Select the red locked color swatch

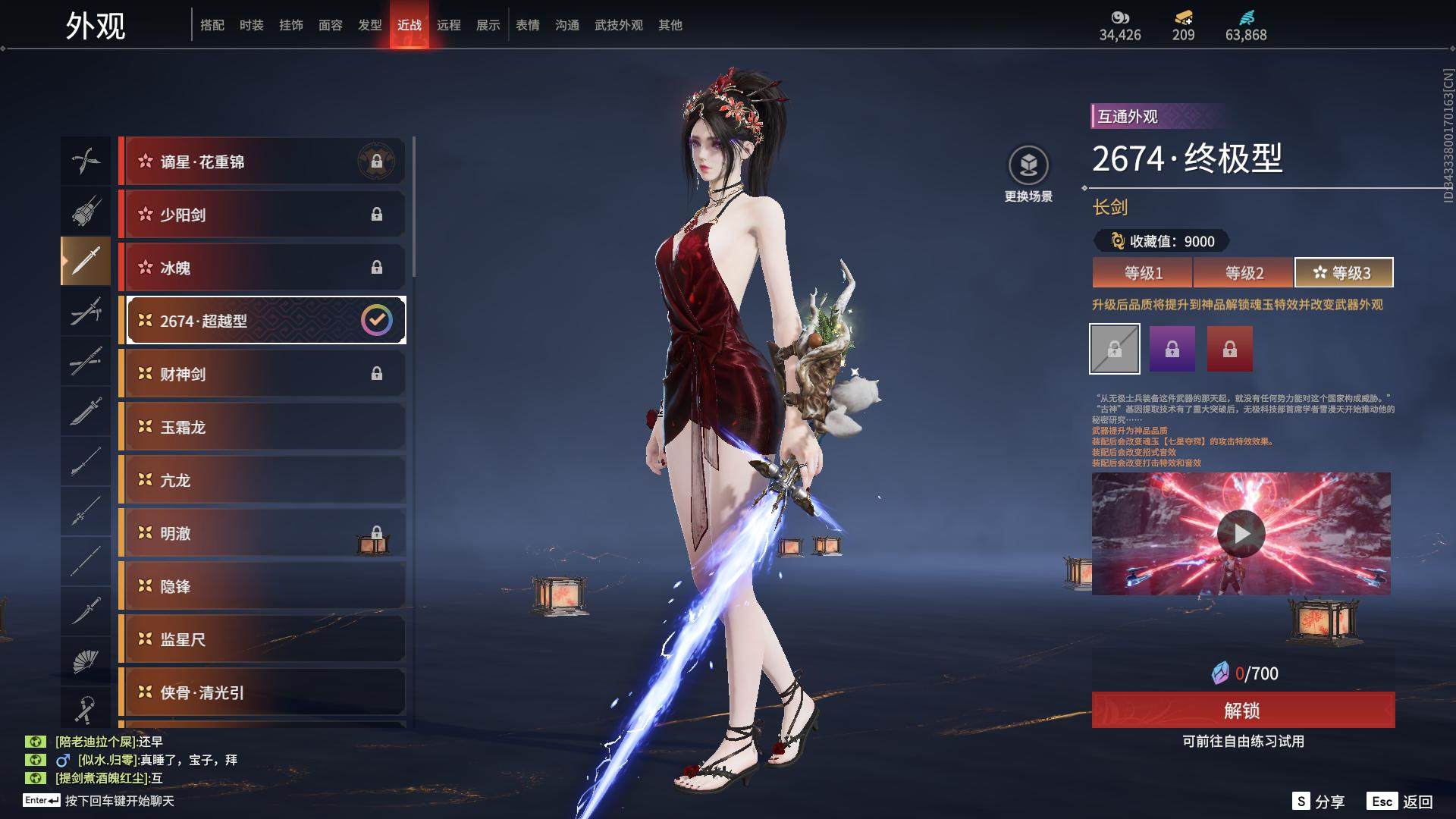click(1229, 349)
